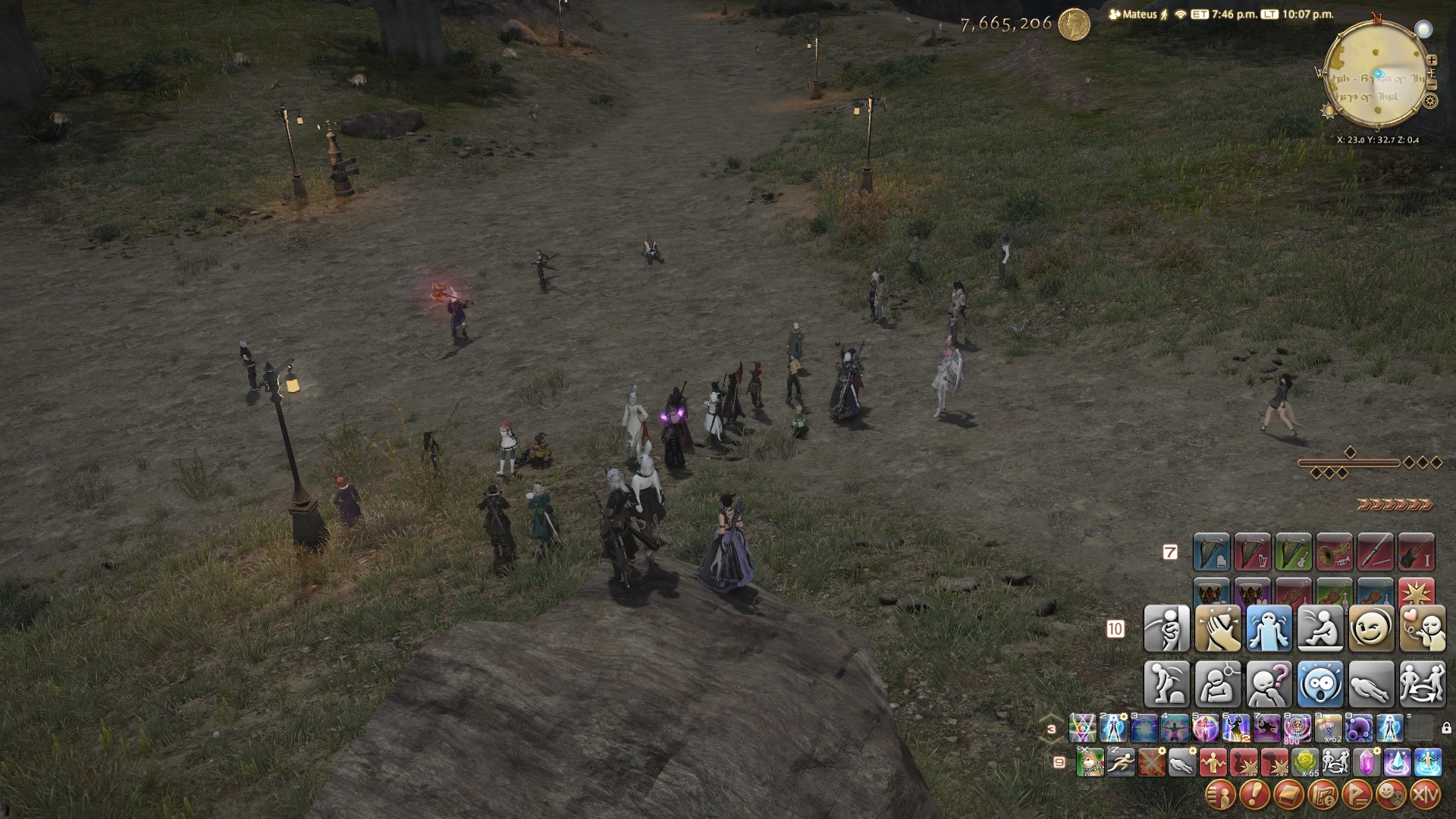Use the winking face emote

[1371, 629]
